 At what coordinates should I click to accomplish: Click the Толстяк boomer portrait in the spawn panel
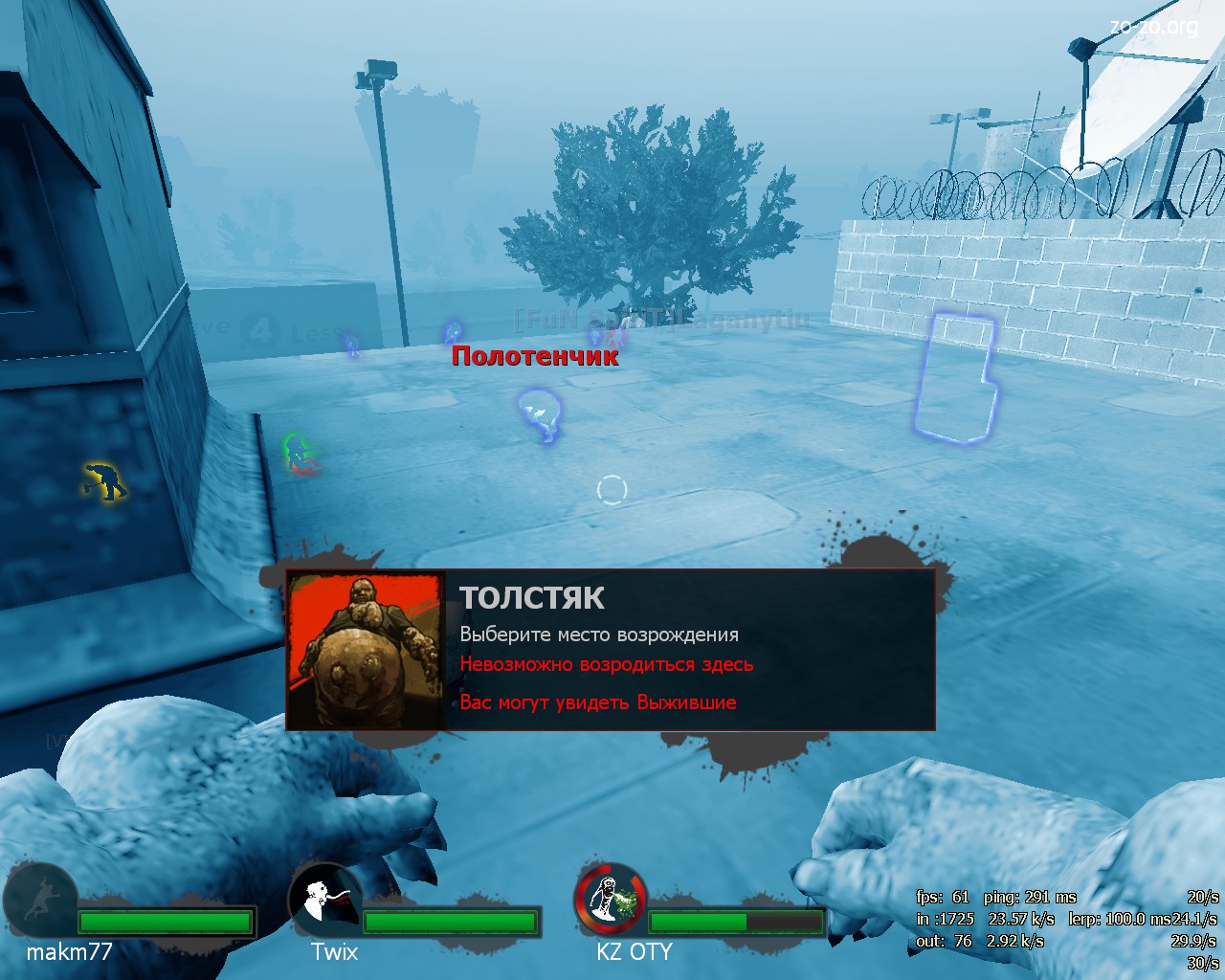click(366, 650)
